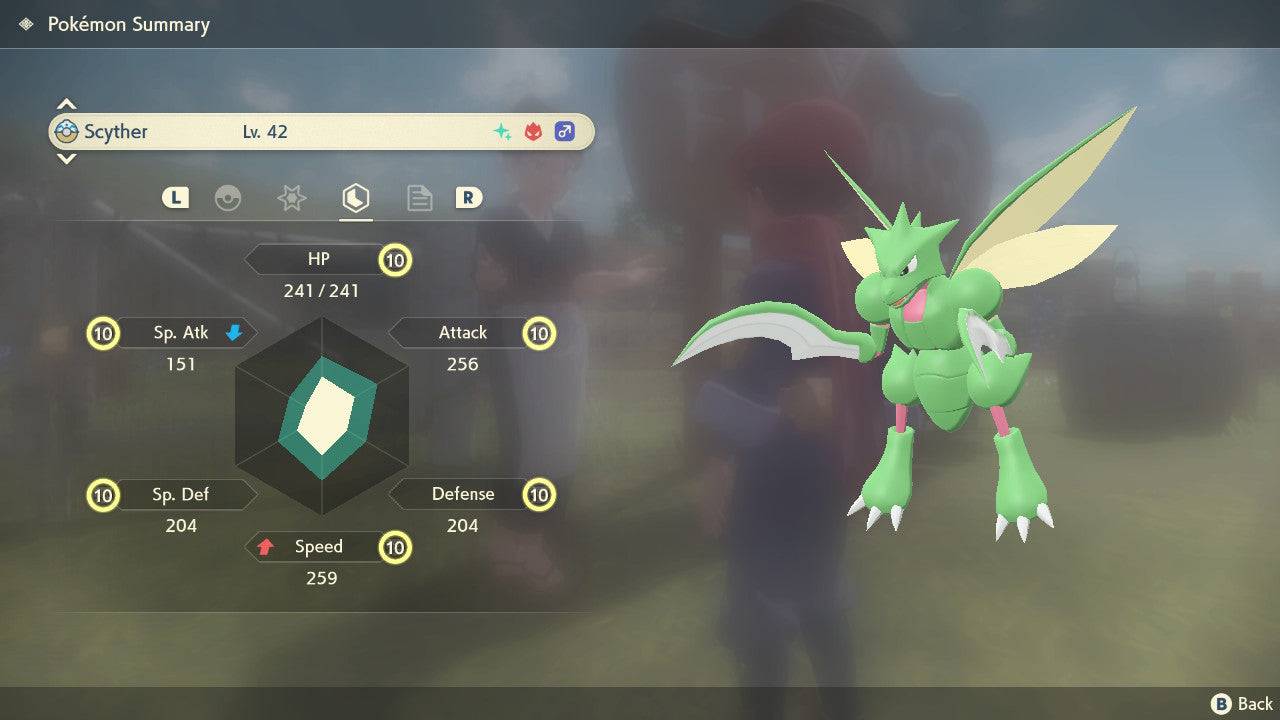Click the down arrow below Scyther's name
Viewport: 1280px width, 720px height.
point(66,158)
